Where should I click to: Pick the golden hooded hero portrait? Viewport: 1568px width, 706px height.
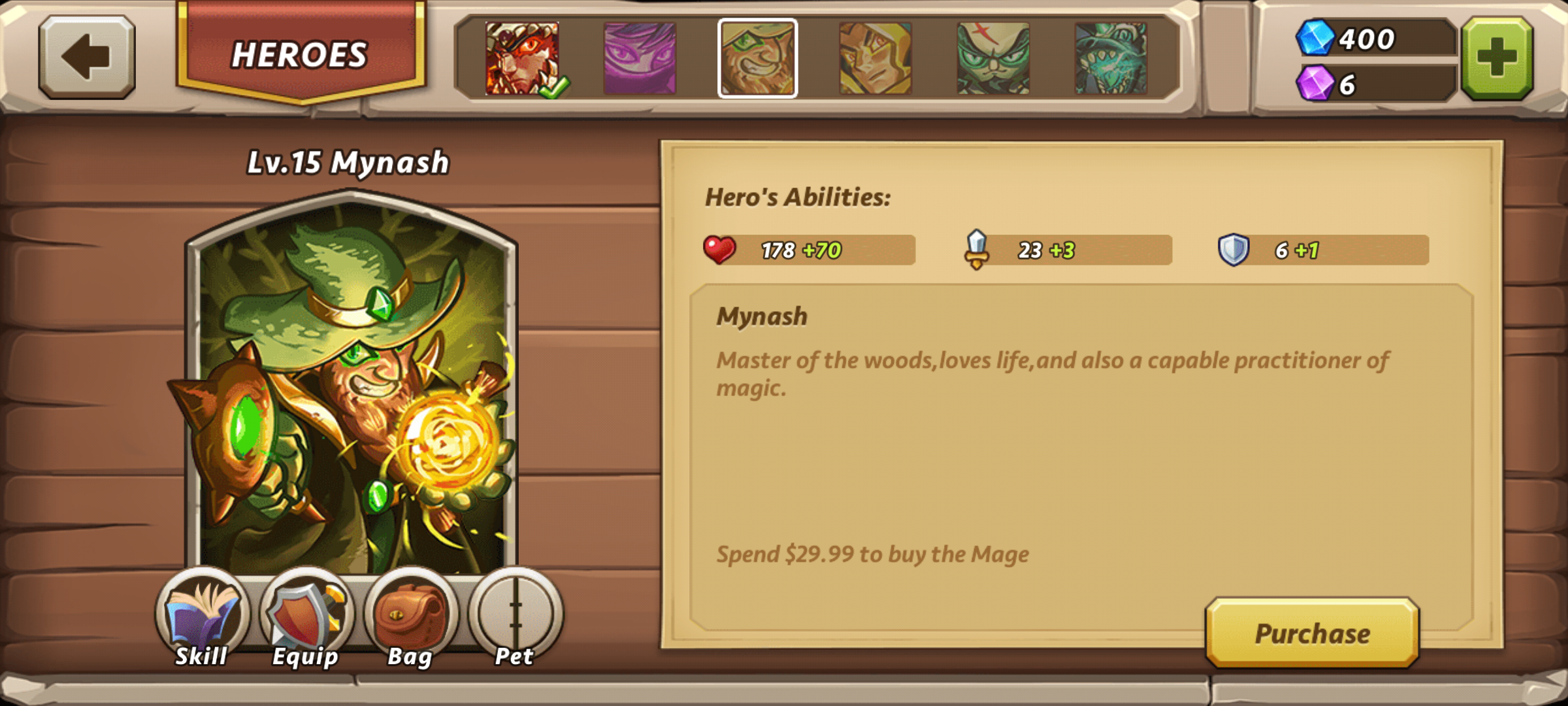tap(875, 59)
